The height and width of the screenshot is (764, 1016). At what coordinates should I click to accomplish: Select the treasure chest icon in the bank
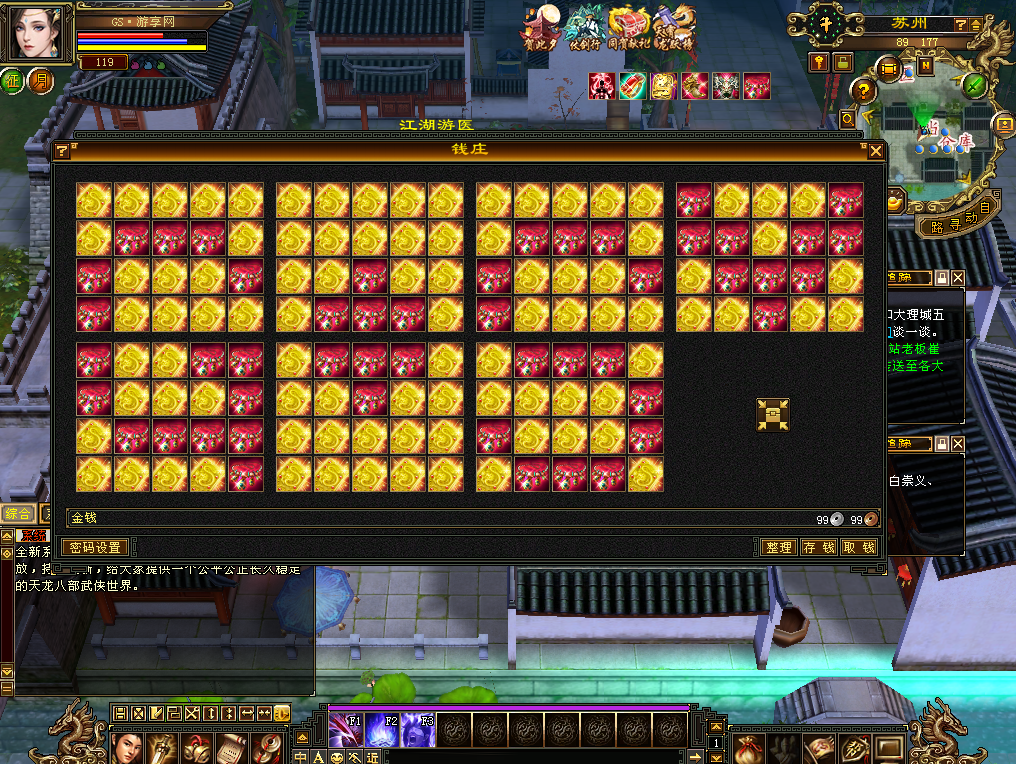click(773, 415)
